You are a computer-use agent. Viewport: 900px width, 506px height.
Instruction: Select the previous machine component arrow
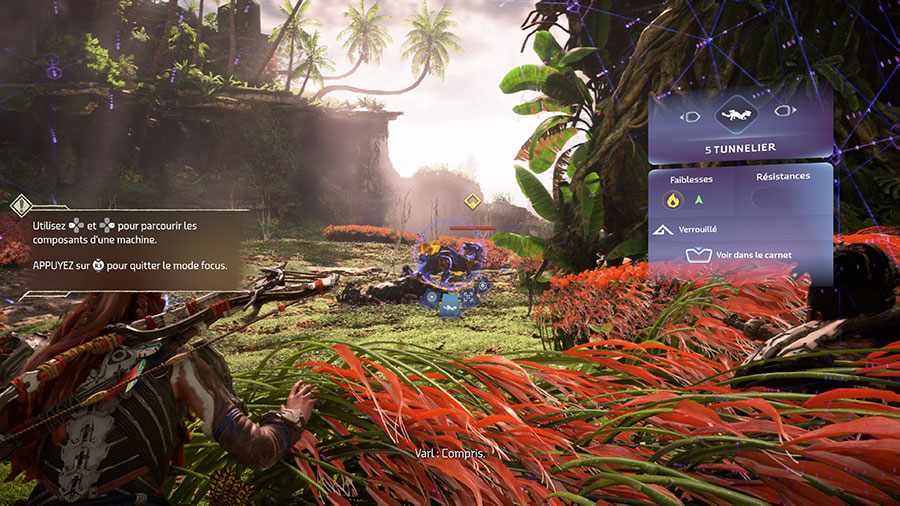point(690,115)
